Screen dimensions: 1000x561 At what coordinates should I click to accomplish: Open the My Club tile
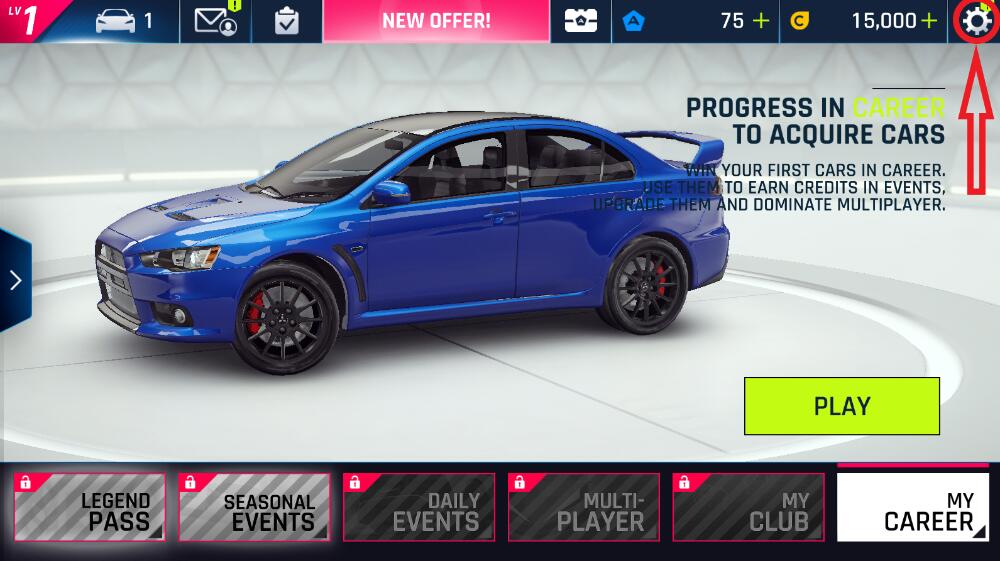tap(748, 507)
